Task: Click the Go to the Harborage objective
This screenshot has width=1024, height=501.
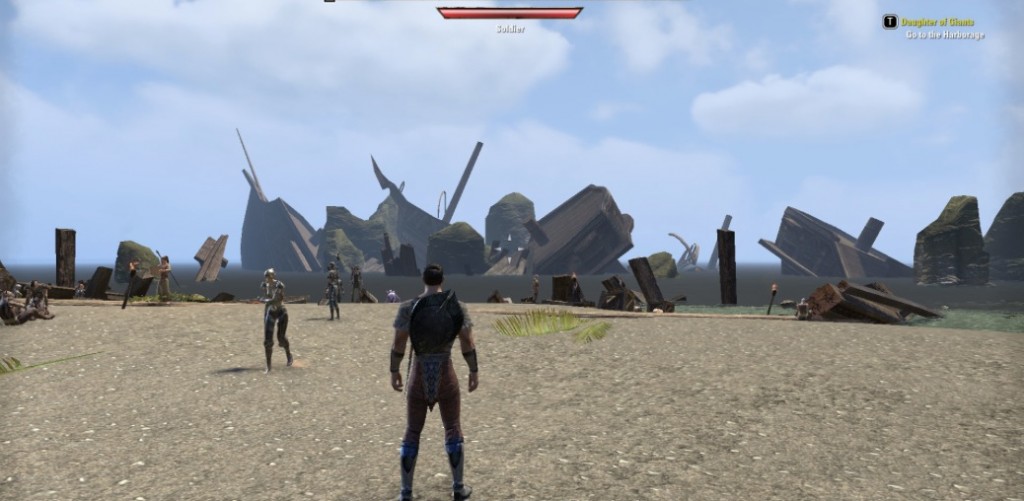Action: pos(945,35)
